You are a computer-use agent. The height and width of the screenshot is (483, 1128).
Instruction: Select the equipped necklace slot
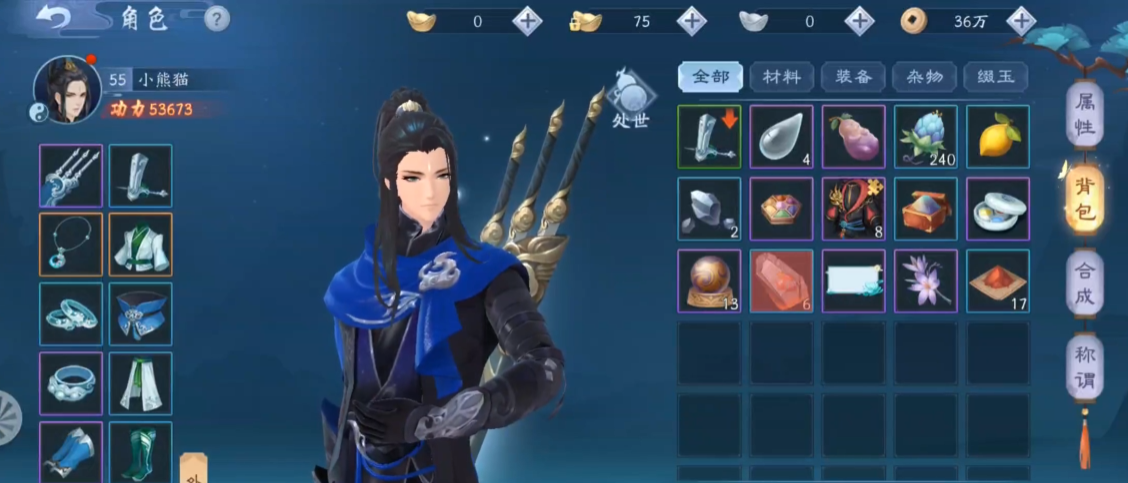tap(71, 244)
